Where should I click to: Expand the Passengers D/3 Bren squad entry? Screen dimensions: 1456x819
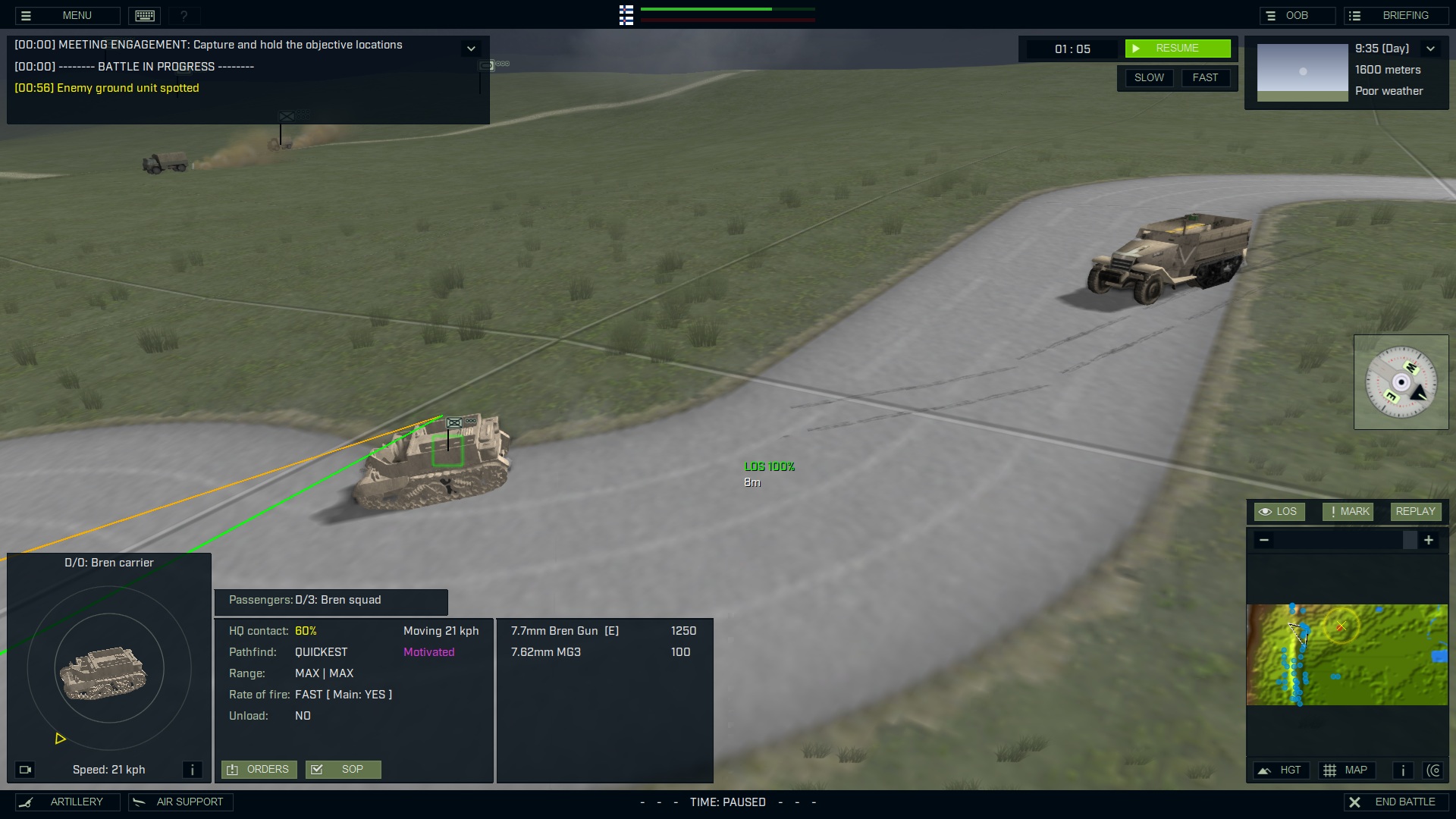tap(331, 601)
